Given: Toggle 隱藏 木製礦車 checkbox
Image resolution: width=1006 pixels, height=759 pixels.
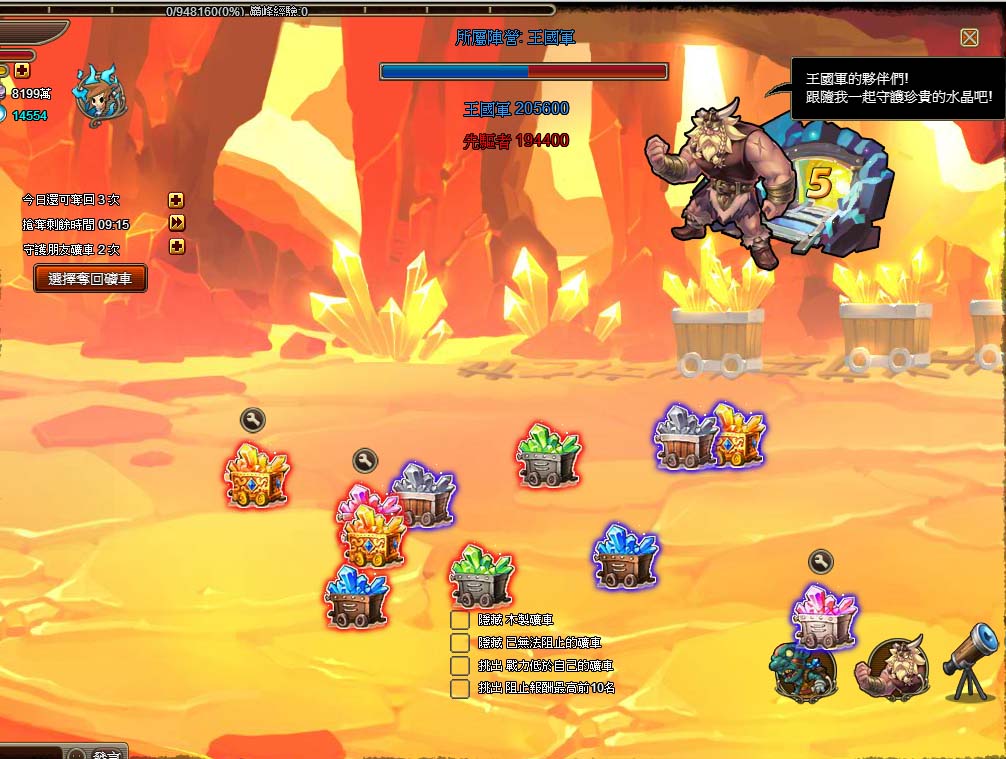Looking at the screenshot, I should coord(460,620).
